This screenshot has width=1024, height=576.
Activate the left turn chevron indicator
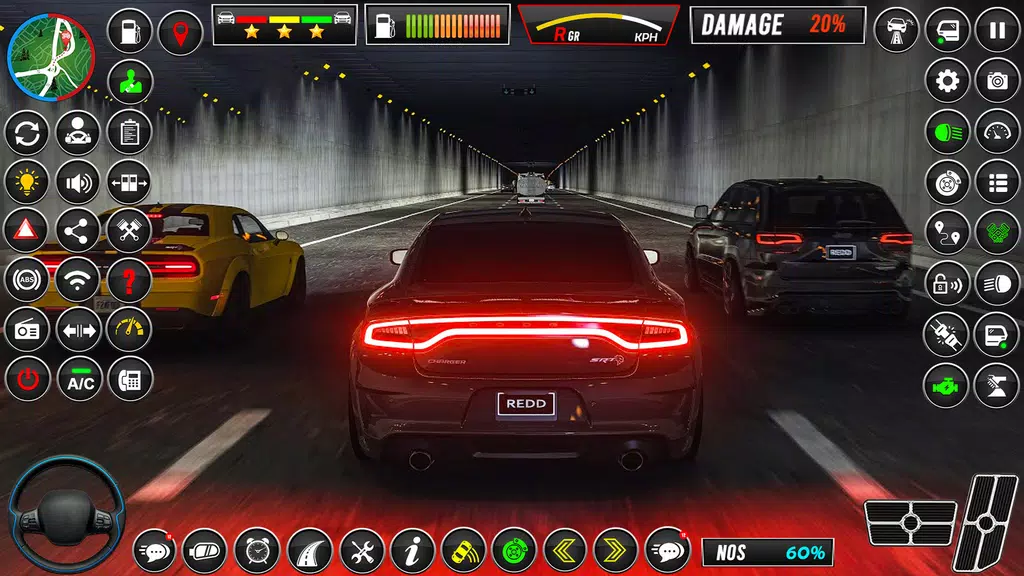[x=565, y=550]
